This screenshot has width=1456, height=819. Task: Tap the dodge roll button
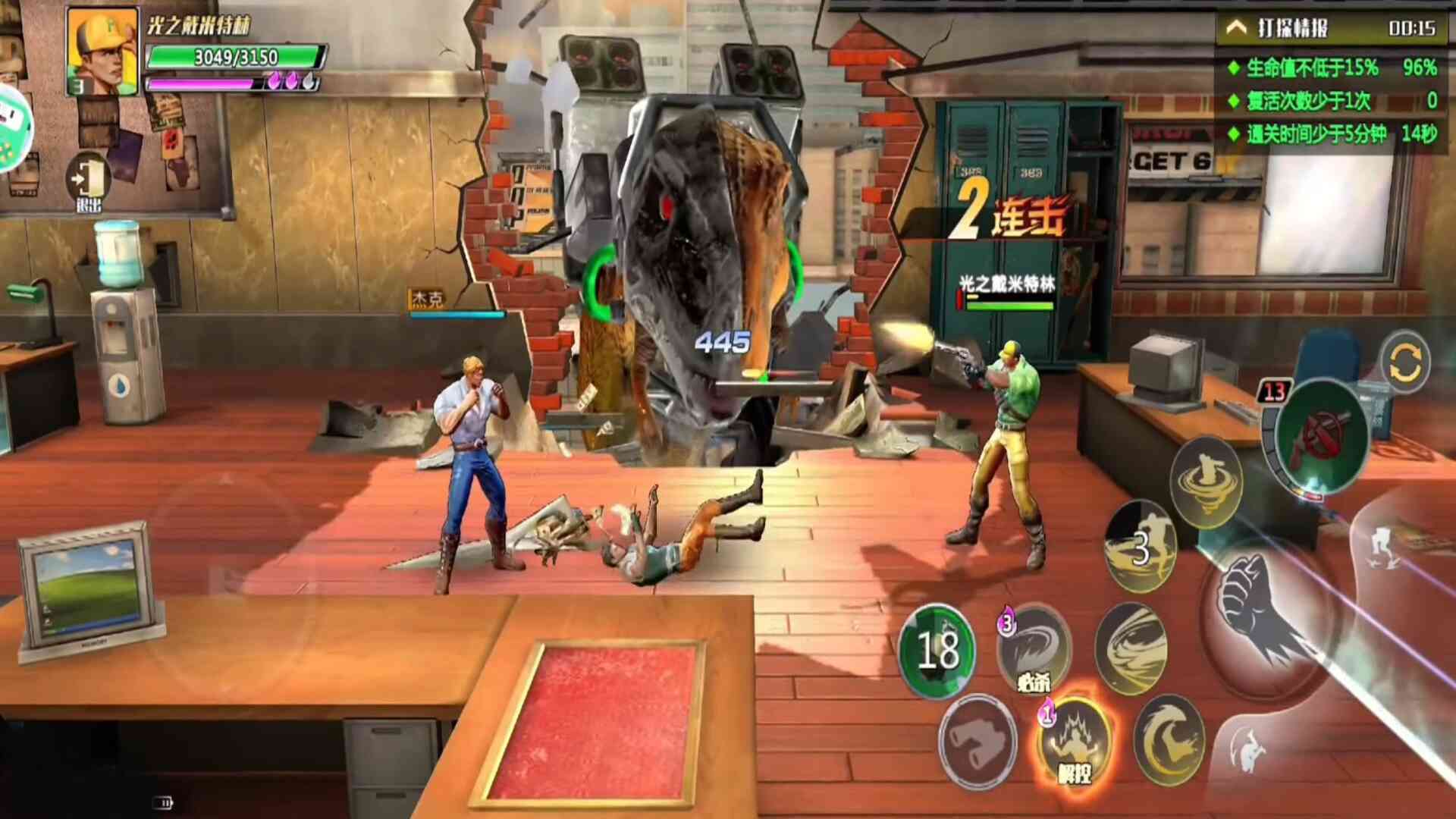click(1247, 751)
